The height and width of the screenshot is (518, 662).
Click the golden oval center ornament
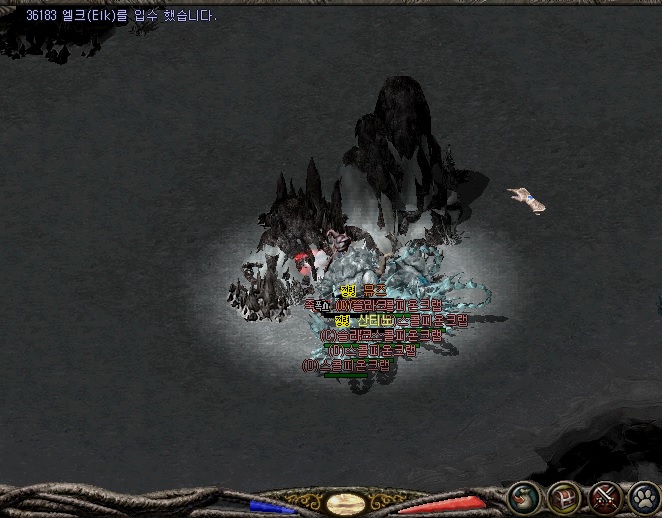(x=345, y=503)
